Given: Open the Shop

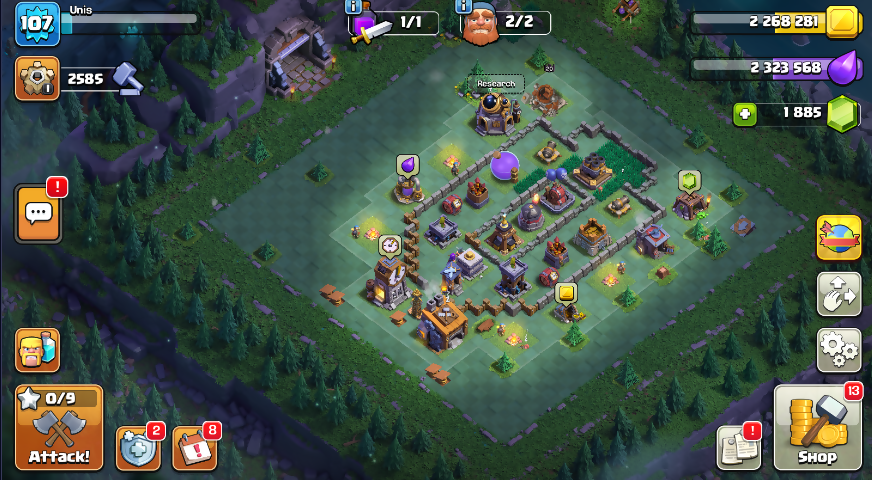Looking at the screenshot, I should tap(817, 428).
